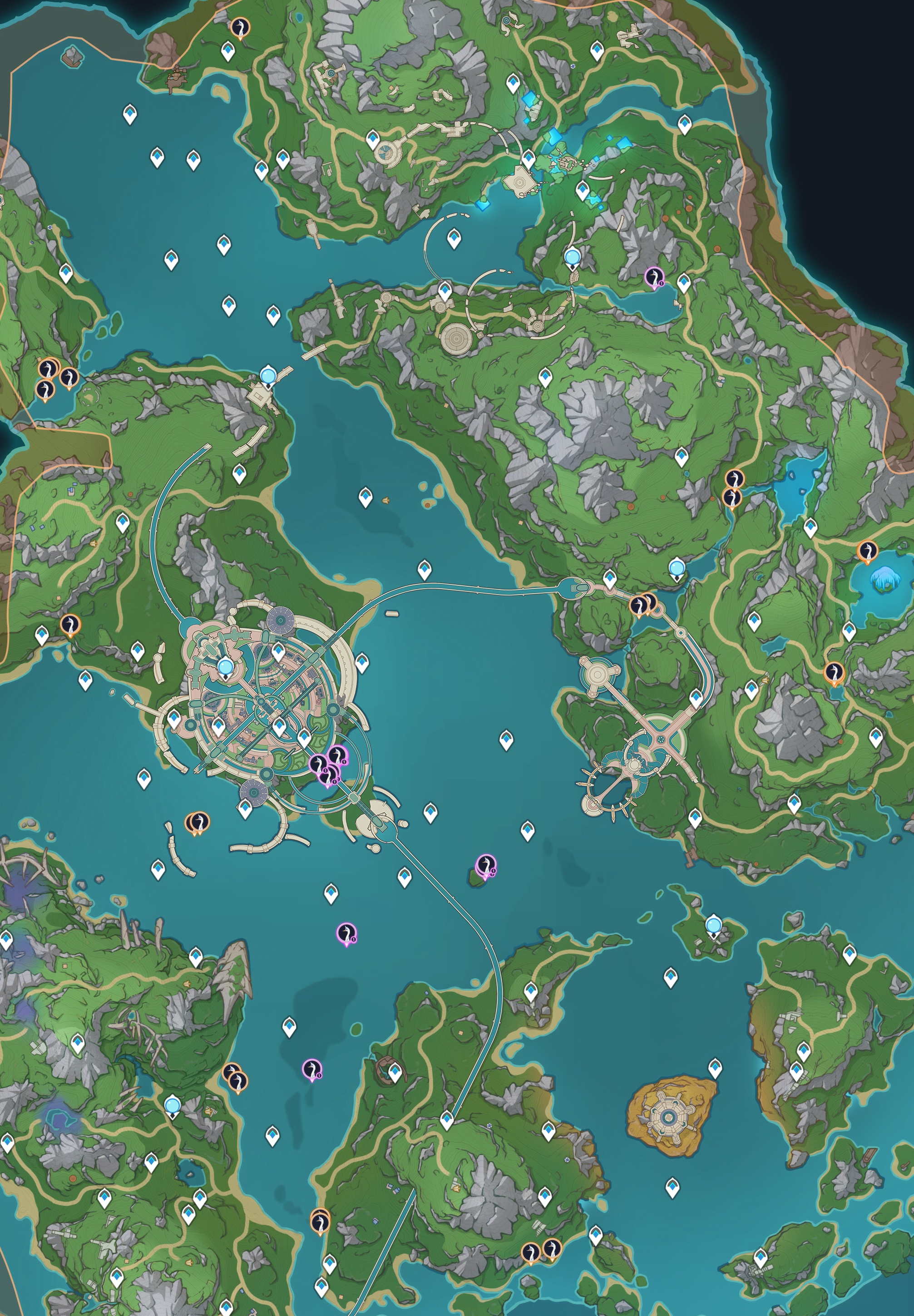The image size is (914, 1316).
Task: Select the white diamond marker inside the curved ruin arc
Action: [x=454, y=238]
